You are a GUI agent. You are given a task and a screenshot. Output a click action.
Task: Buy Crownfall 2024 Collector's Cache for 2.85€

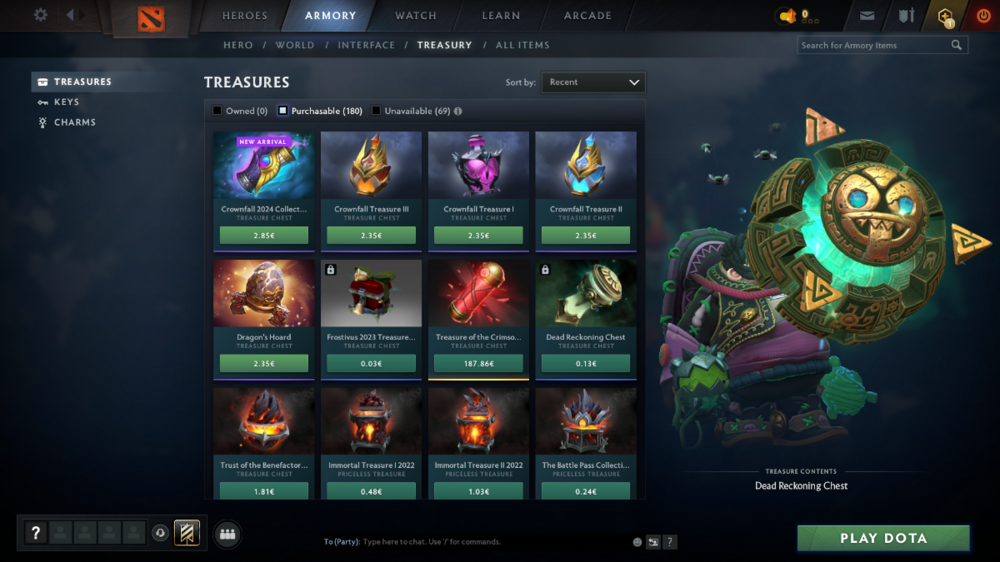click(x=264, y=236)
